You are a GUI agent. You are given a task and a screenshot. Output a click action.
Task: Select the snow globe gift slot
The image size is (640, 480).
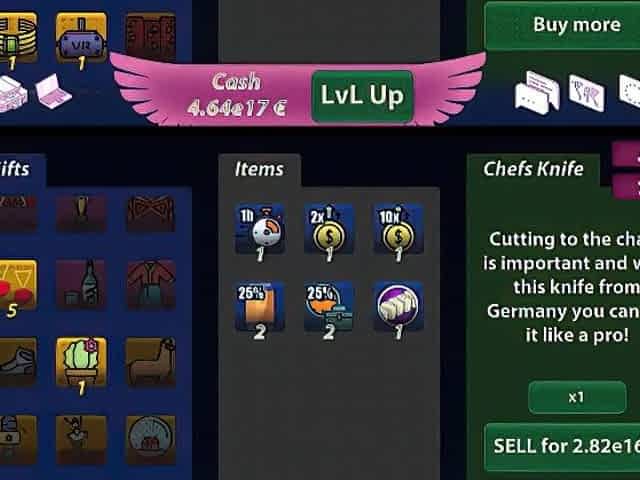coord(151,439)
